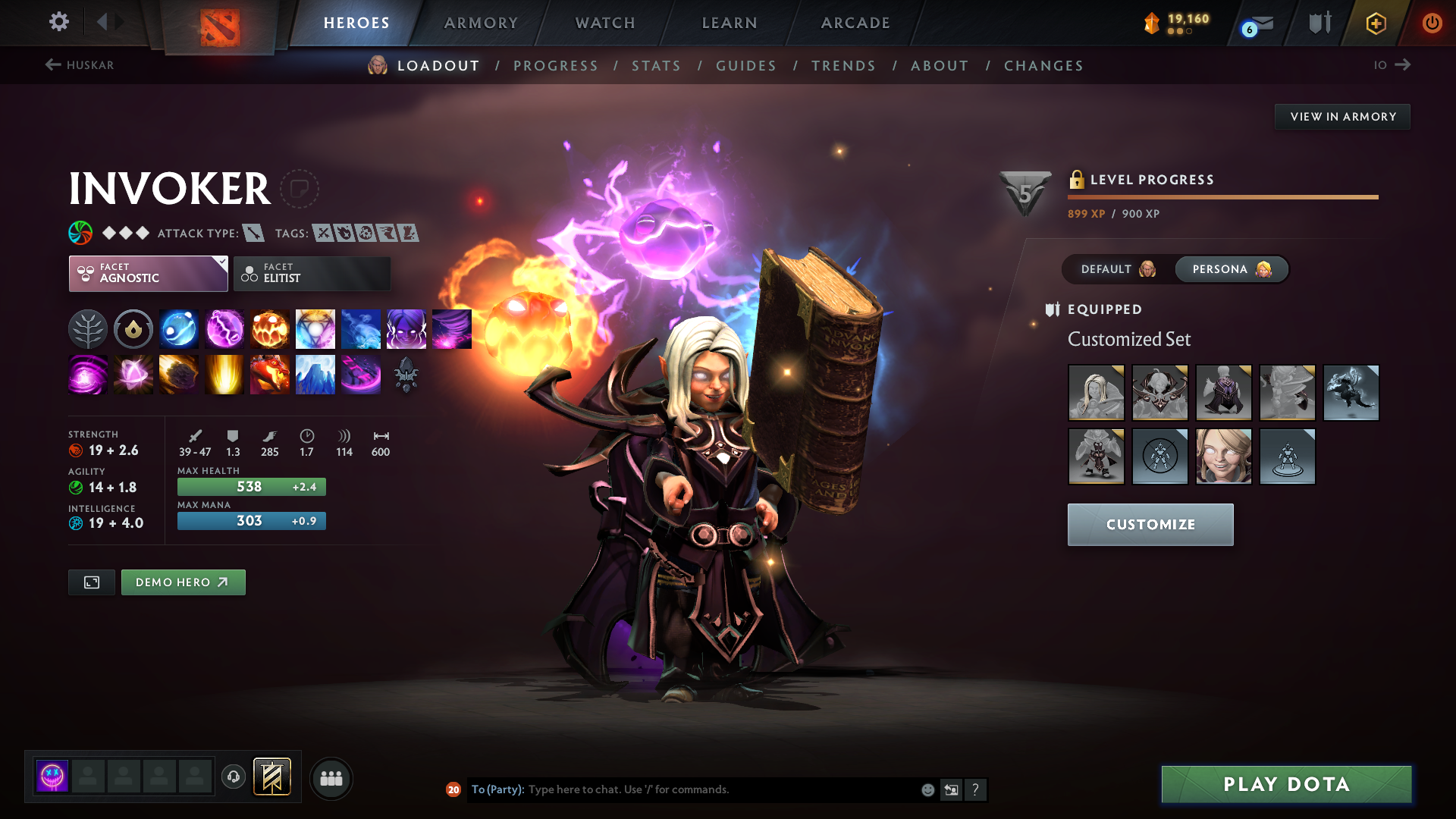The image size is (1456, 819).
Task: Click the Ice Wall ability icon
Action: tap(315, 375)
